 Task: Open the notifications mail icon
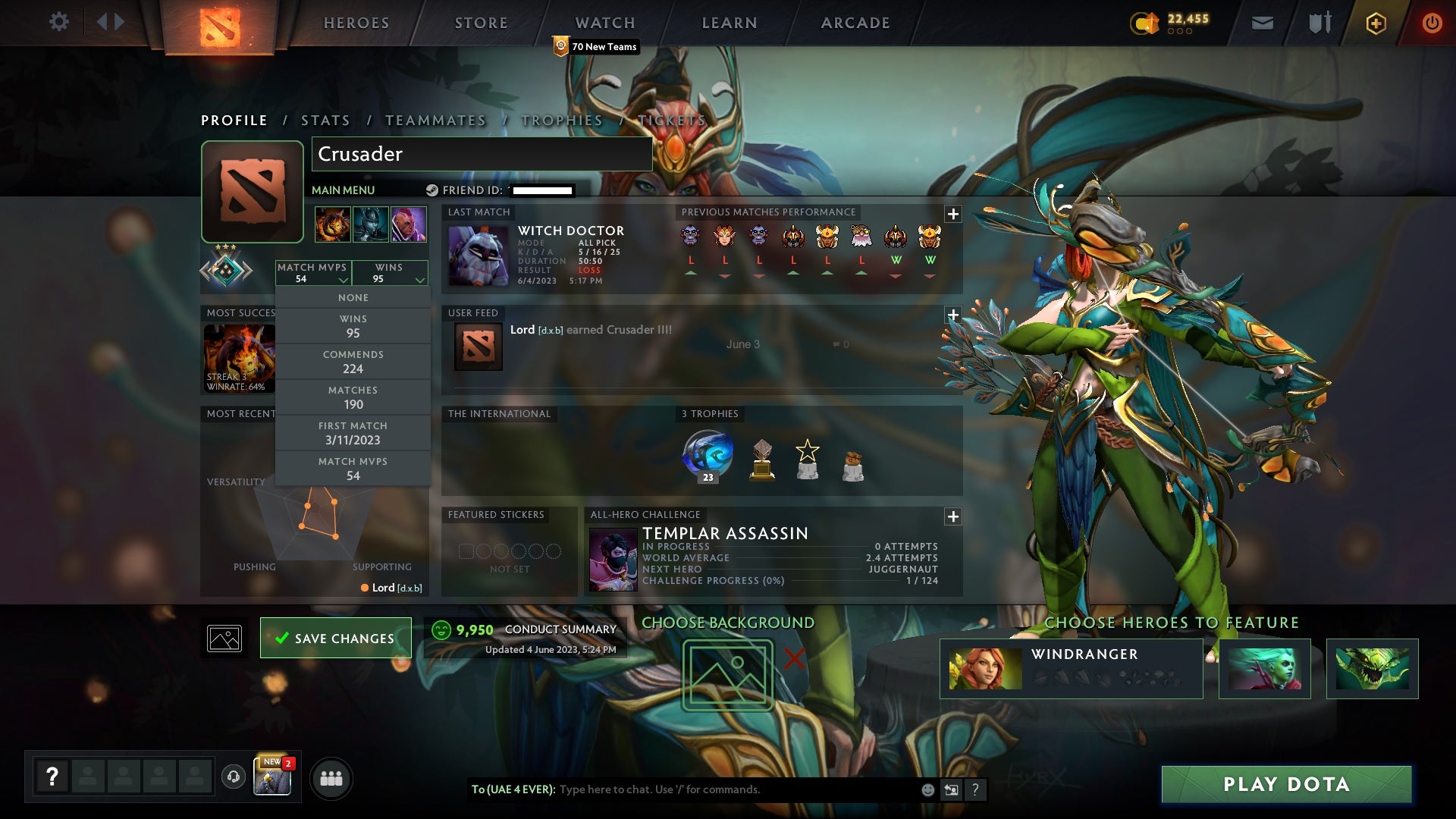[1262, 22]
